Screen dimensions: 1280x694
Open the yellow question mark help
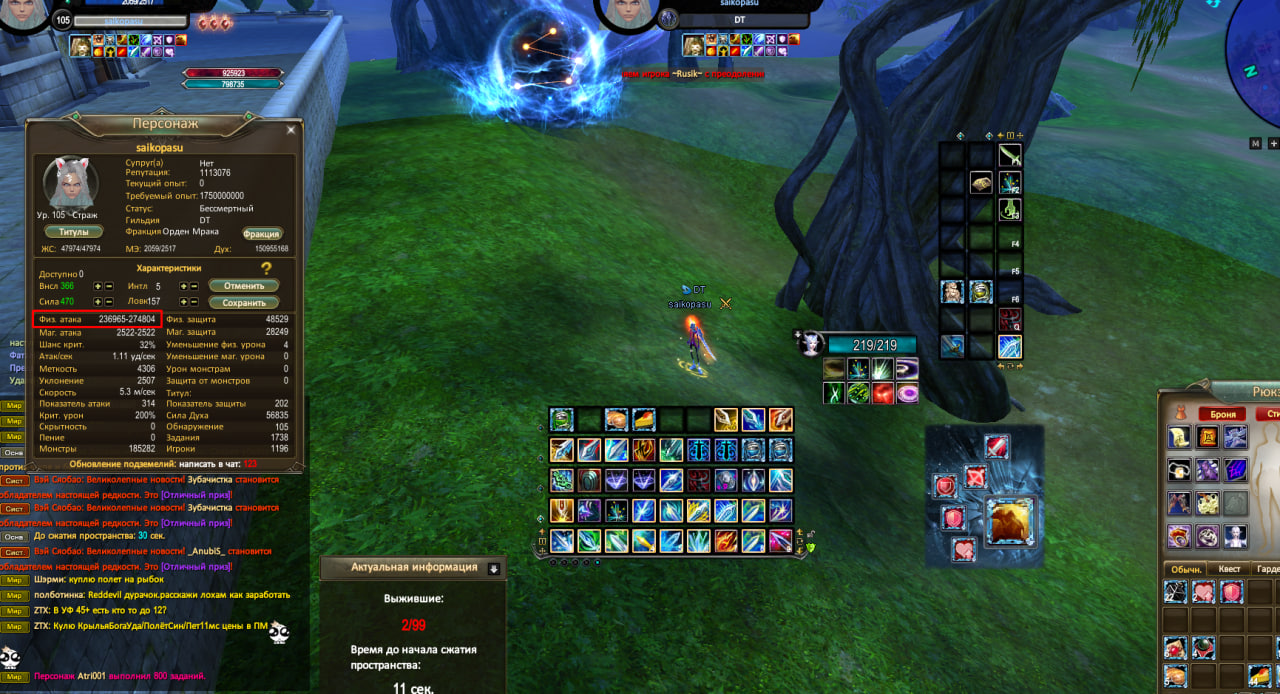tap(266, 269)
